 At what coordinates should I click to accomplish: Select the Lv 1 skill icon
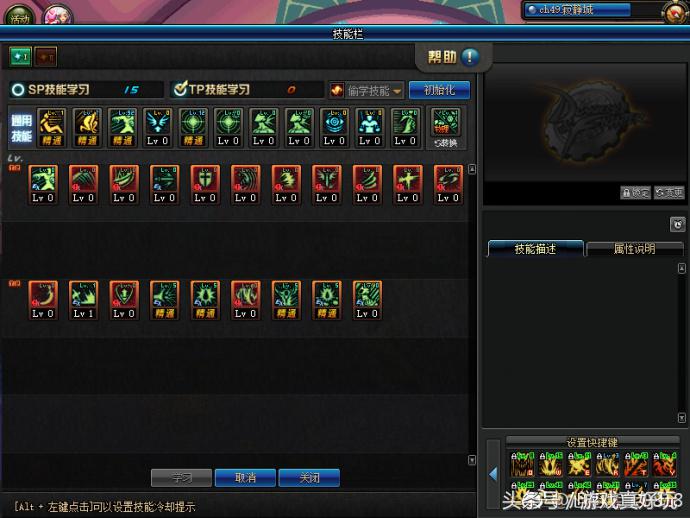pyautogui.click(x=84, y=298)
